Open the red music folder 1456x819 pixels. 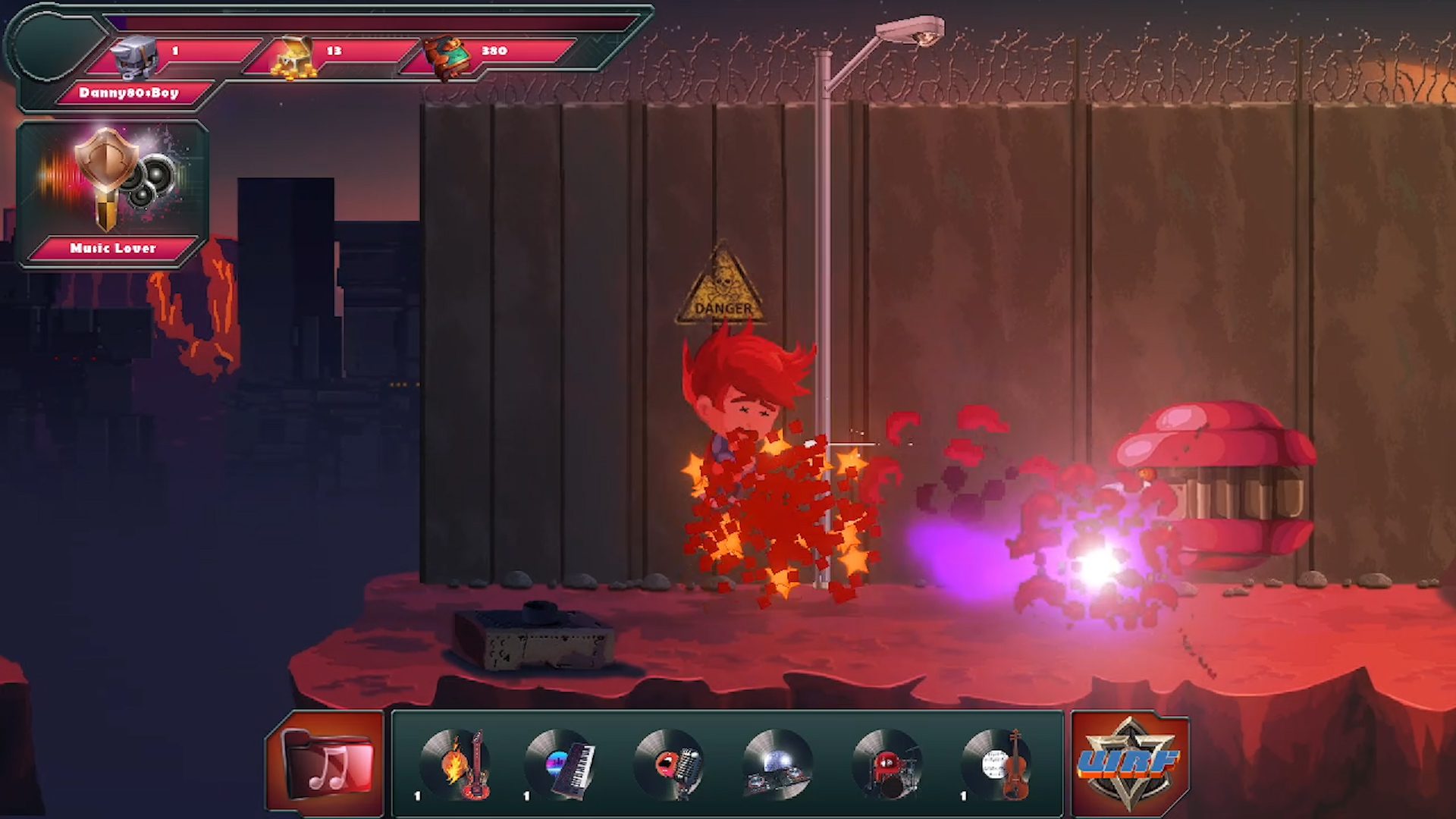(x=328, y=764)
